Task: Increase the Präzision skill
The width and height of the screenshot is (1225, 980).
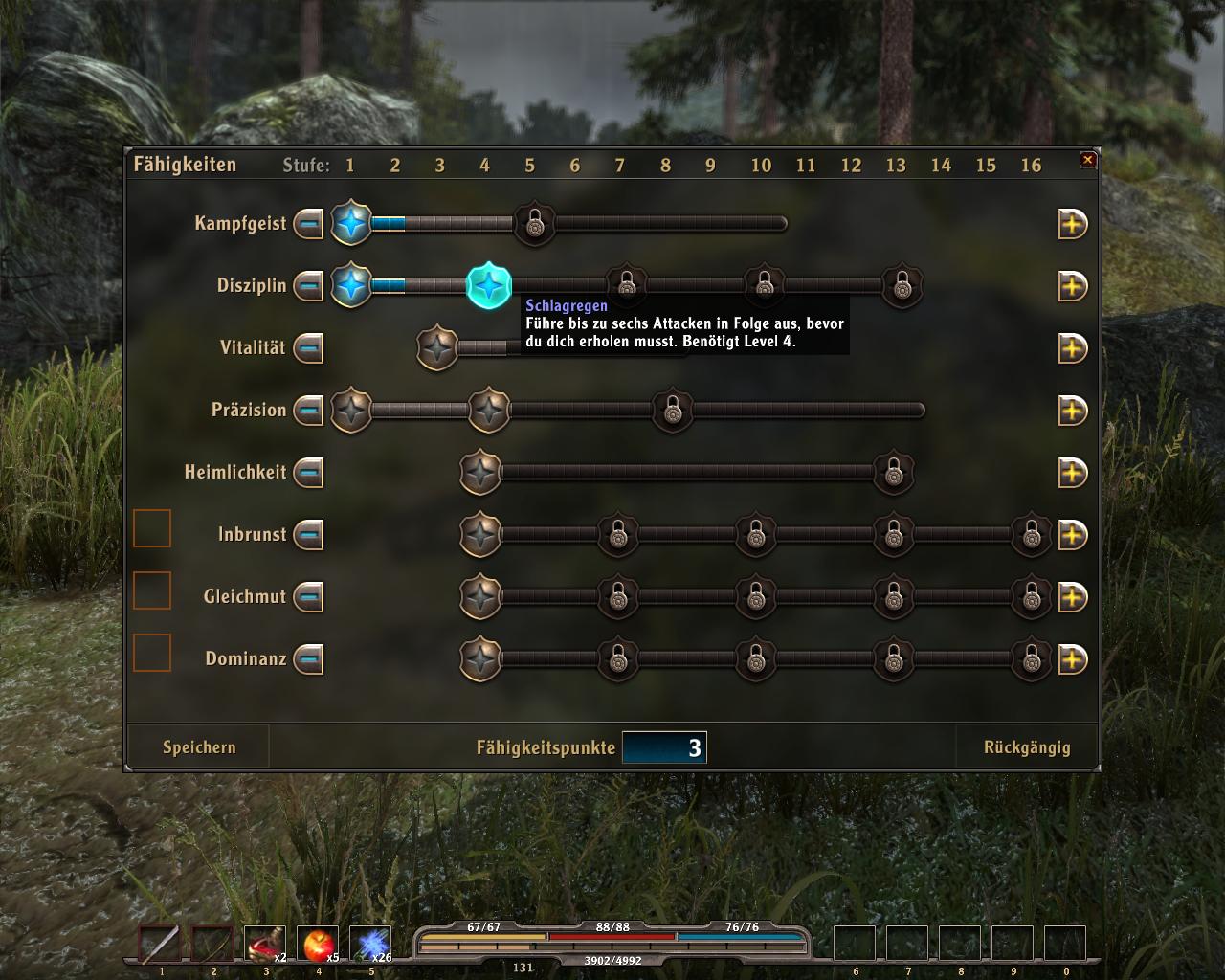Action: (1072, 411)
